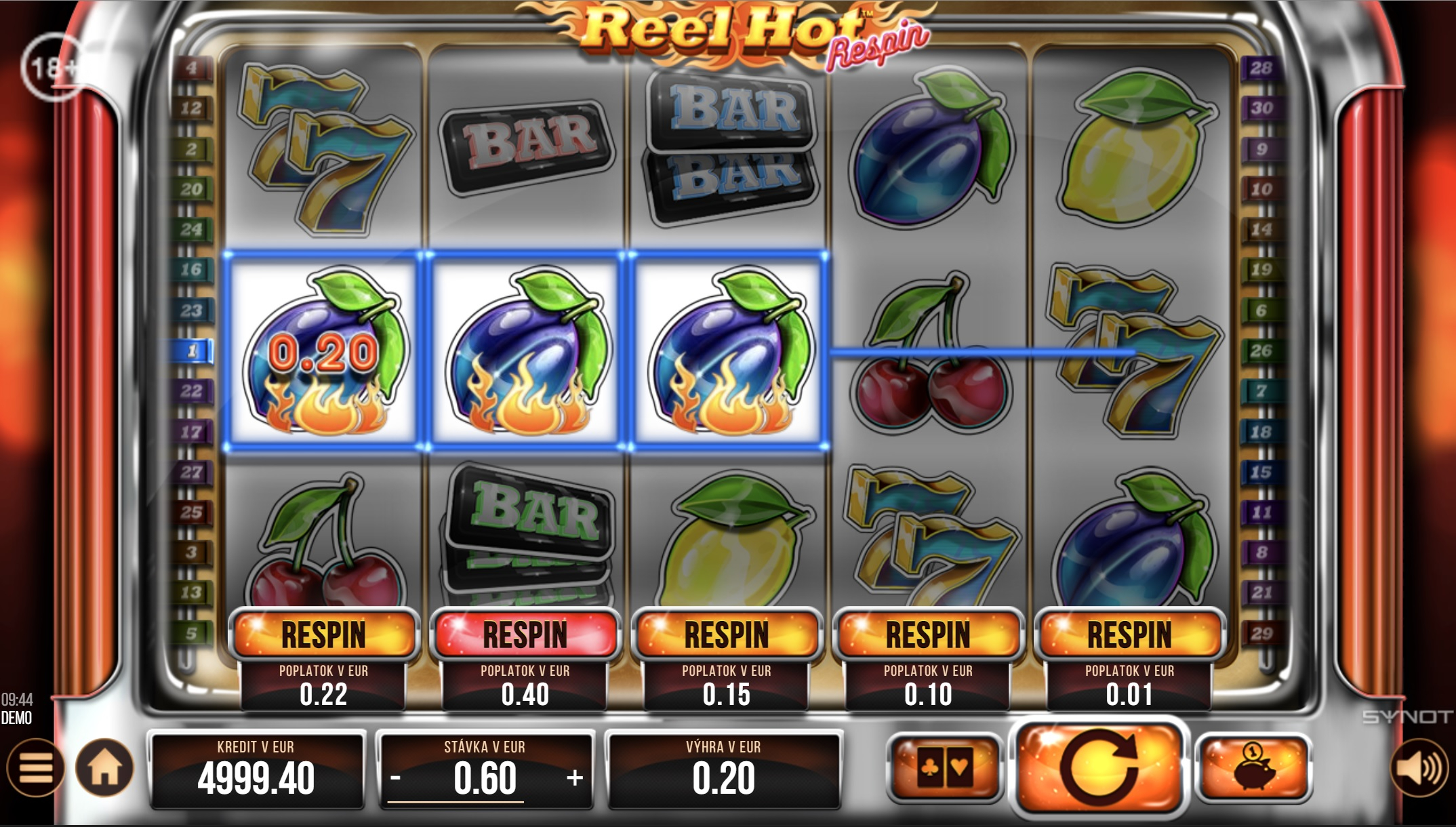Go to the home screen
Screen dimensions: 1456x827
[105, 768]
